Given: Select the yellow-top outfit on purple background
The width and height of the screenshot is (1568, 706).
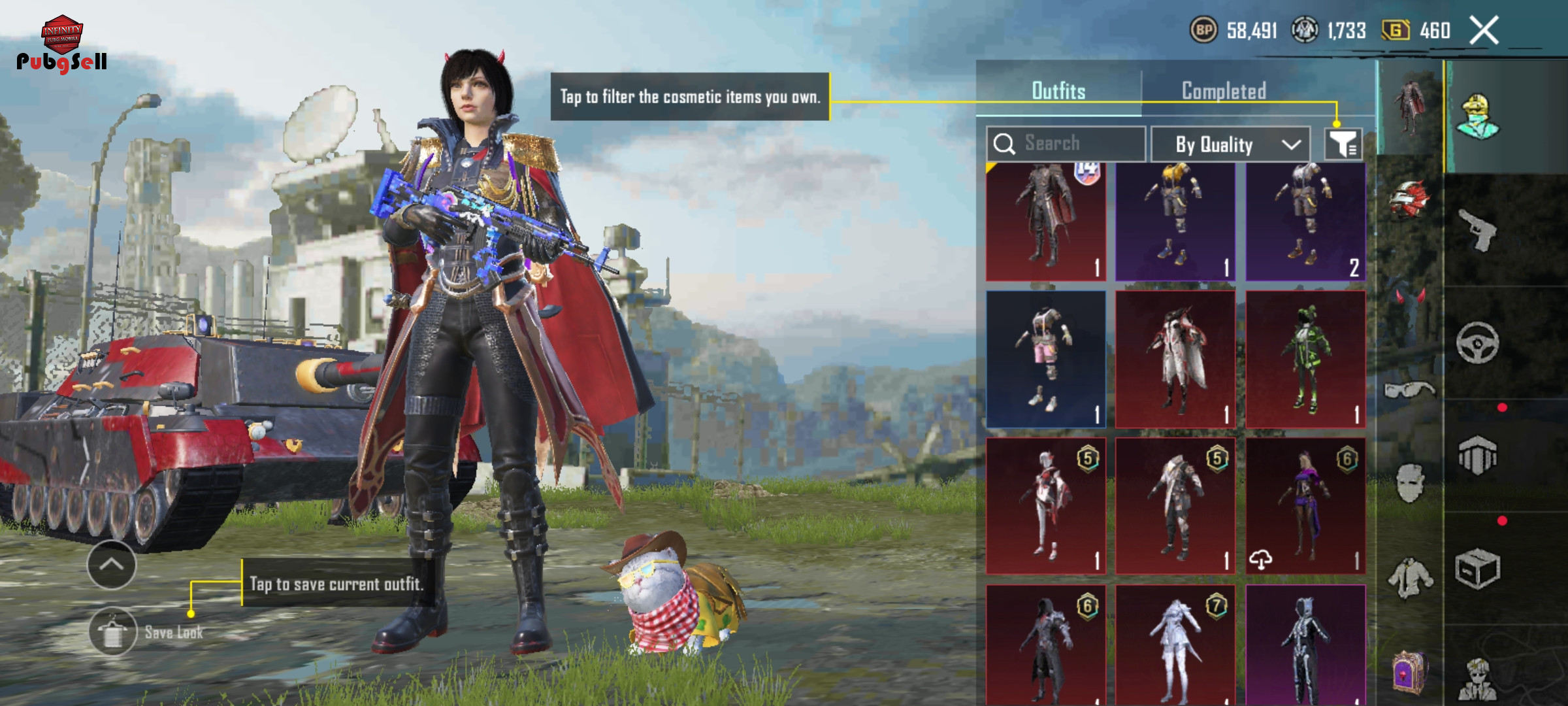Looking at the screenshot, I should point(1175,222).
